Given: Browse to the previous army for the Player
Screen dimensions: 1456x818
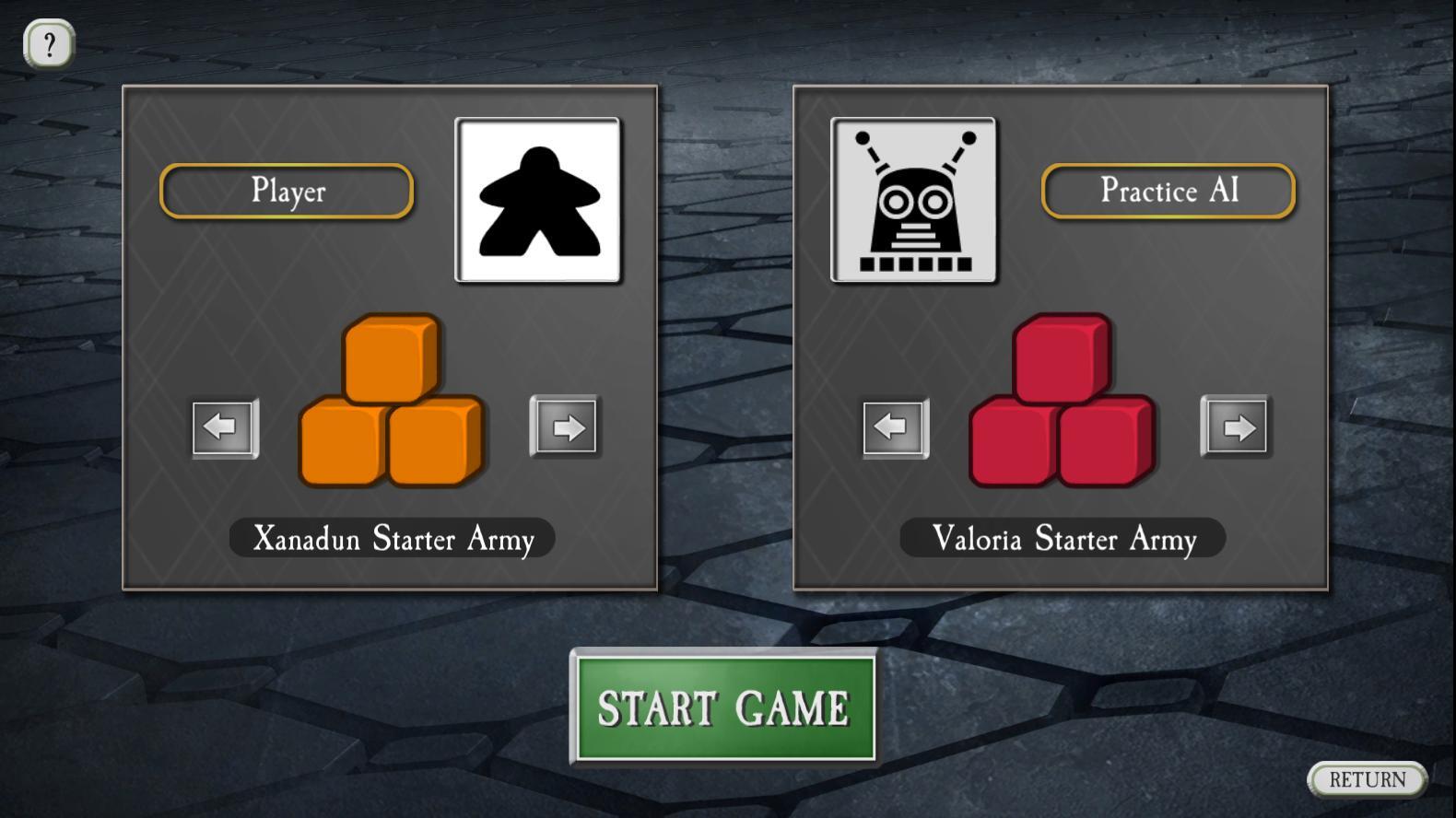Looking at the screenshot, I should pyautogui.click(x=222, y=427).
